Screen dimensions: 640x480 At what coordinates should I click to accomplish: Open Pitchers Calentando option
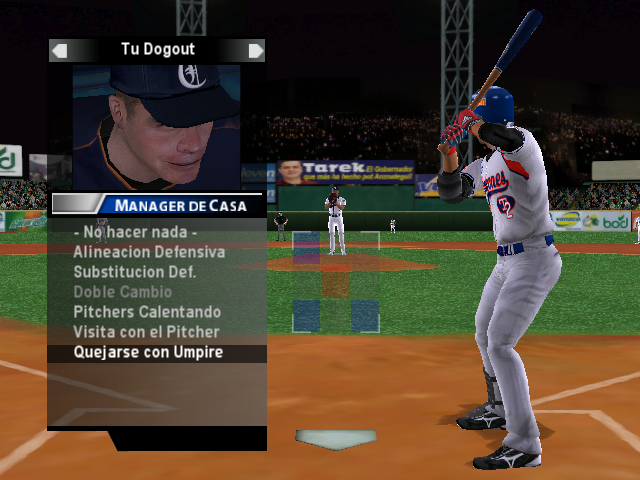[146, 312]
